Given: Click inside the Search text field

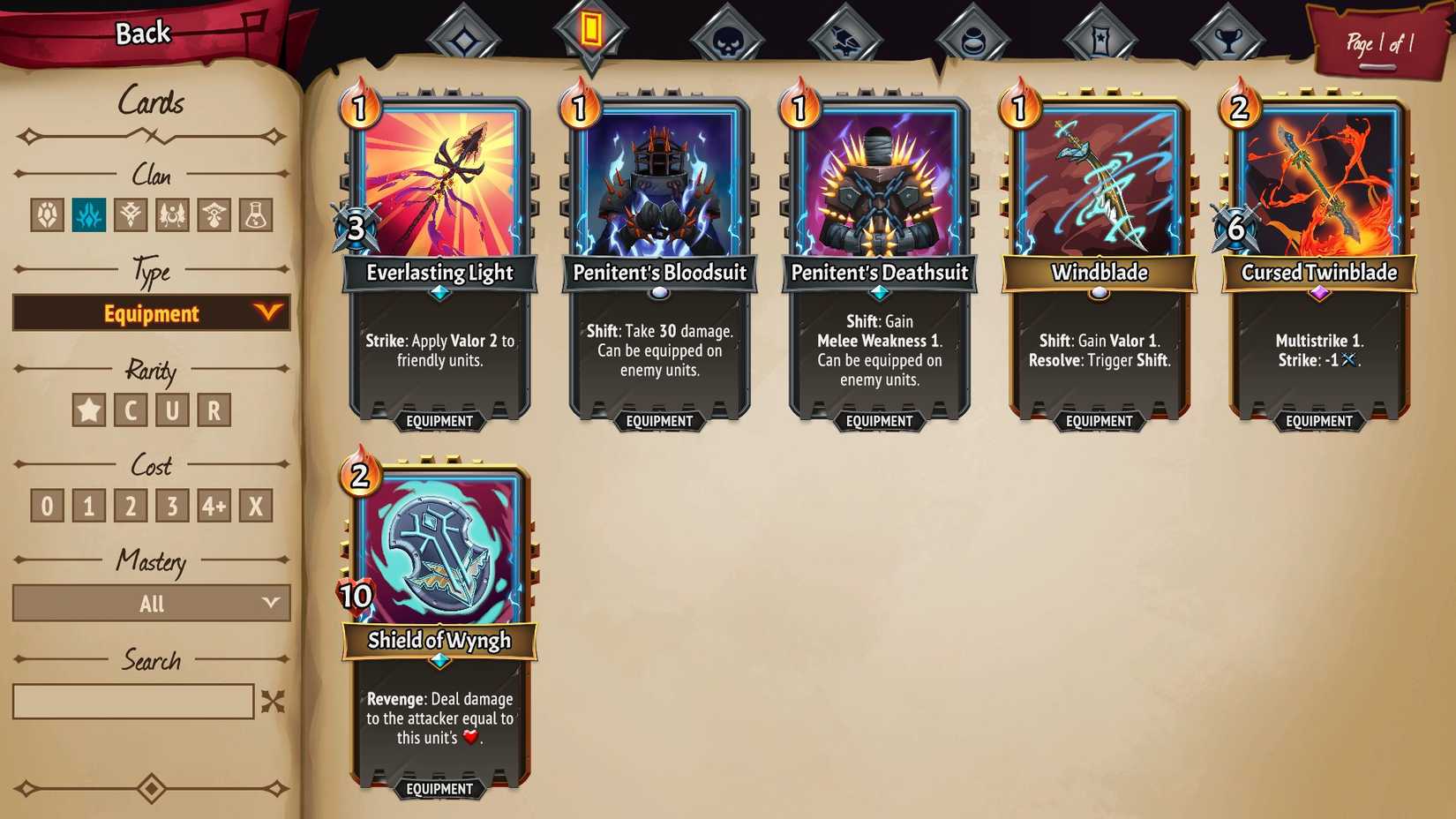Looking at the screenshot, I should 134,702.
